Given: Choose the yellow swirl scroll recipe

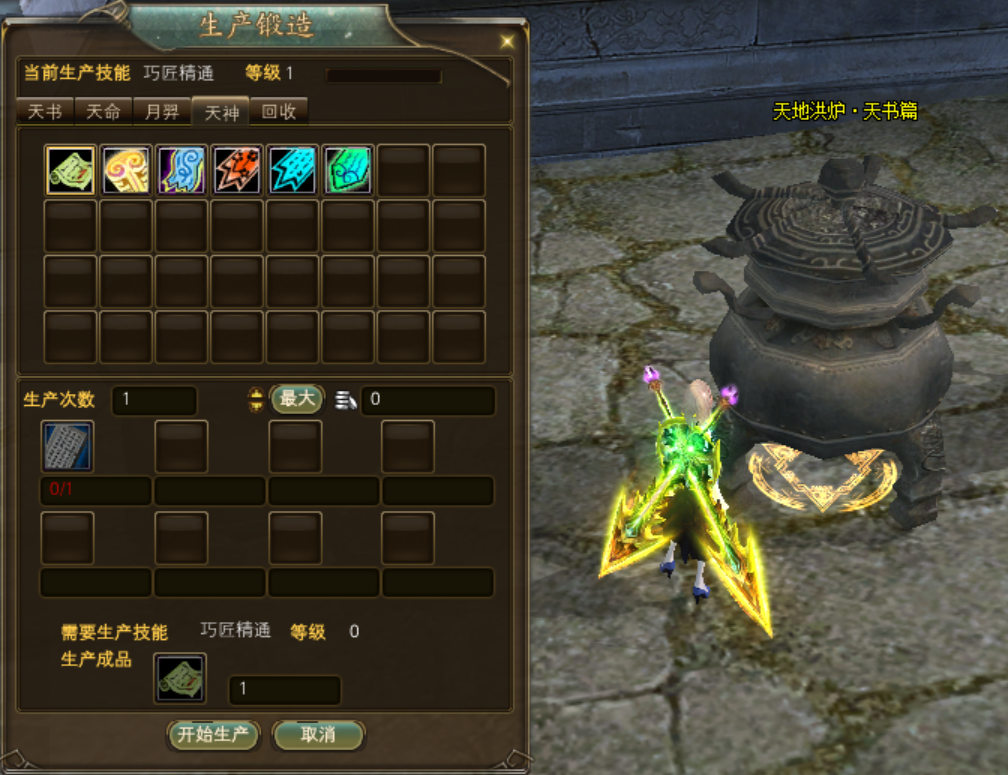Looking at the screenshot, I should [126, 170].
